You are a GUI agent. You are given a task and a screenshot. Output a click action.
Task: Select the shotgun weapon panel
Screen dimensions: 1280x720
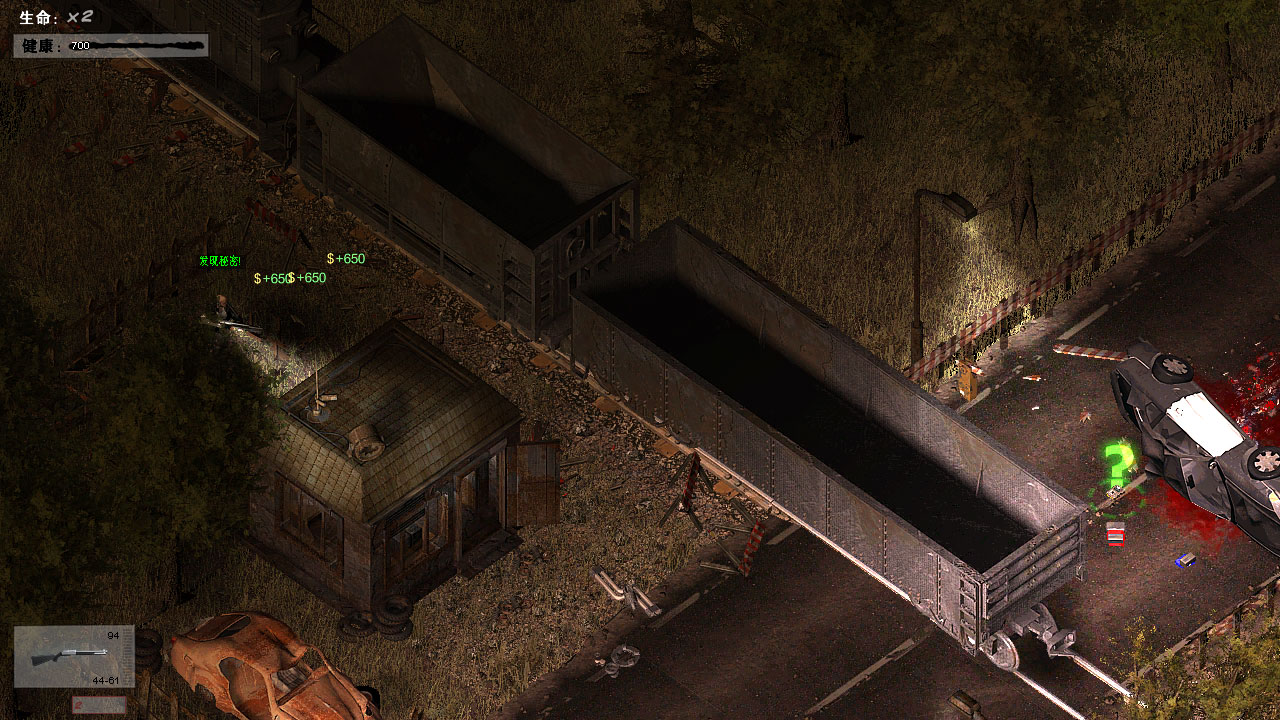point(74,656)
